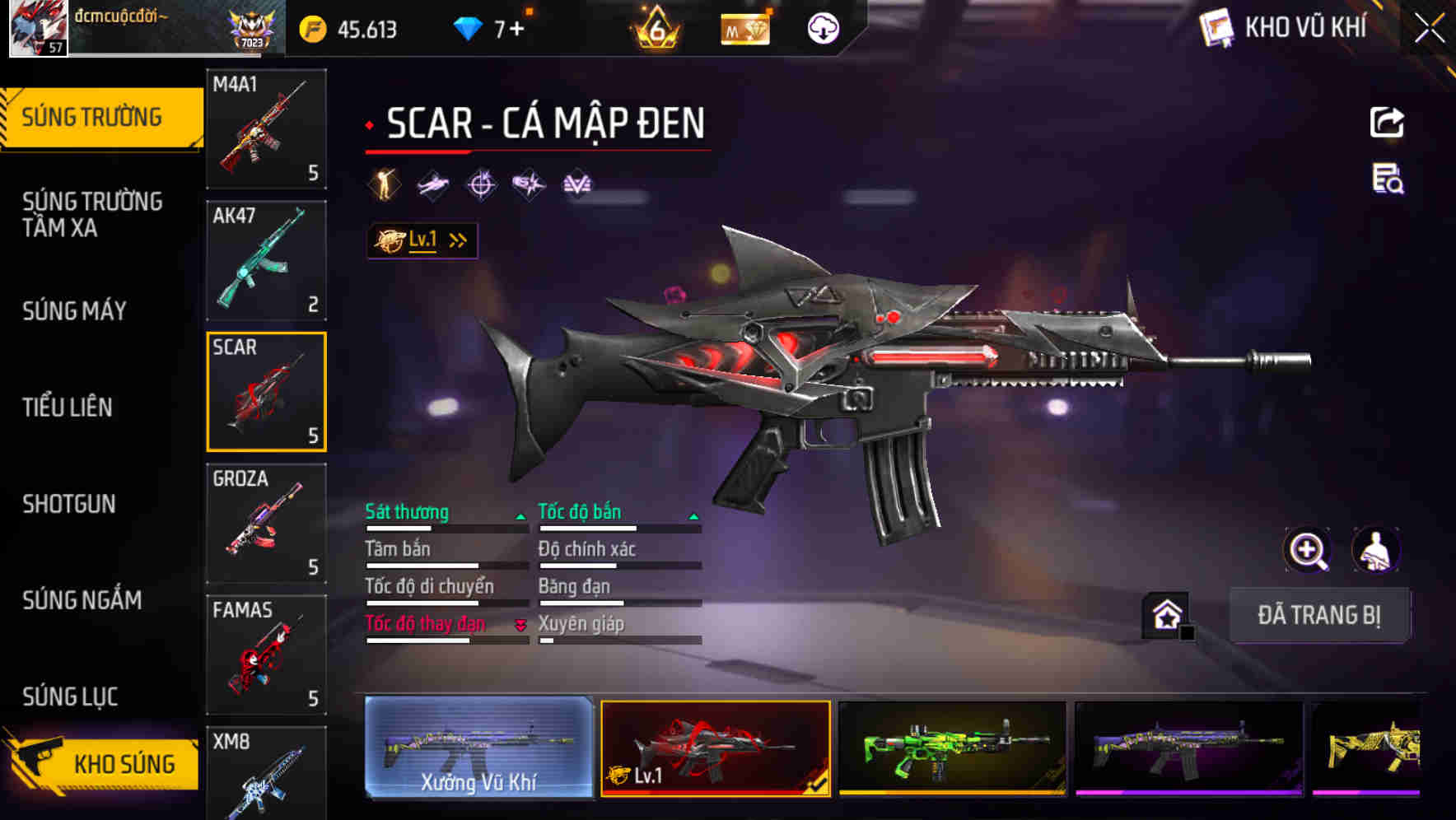Open the cloud download icon
1456x820 pixels.
pyautogui.click(x=821, y=28)
